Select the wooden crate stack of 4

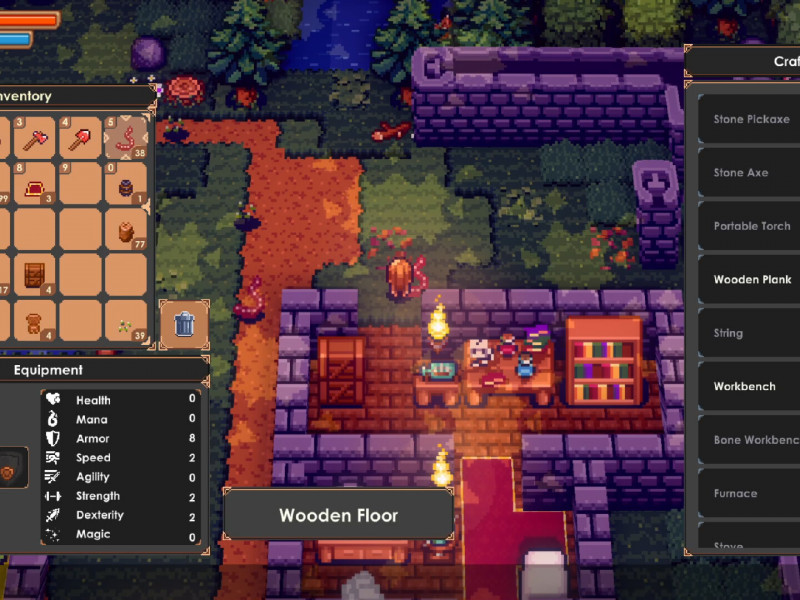[x=36, y=275]
